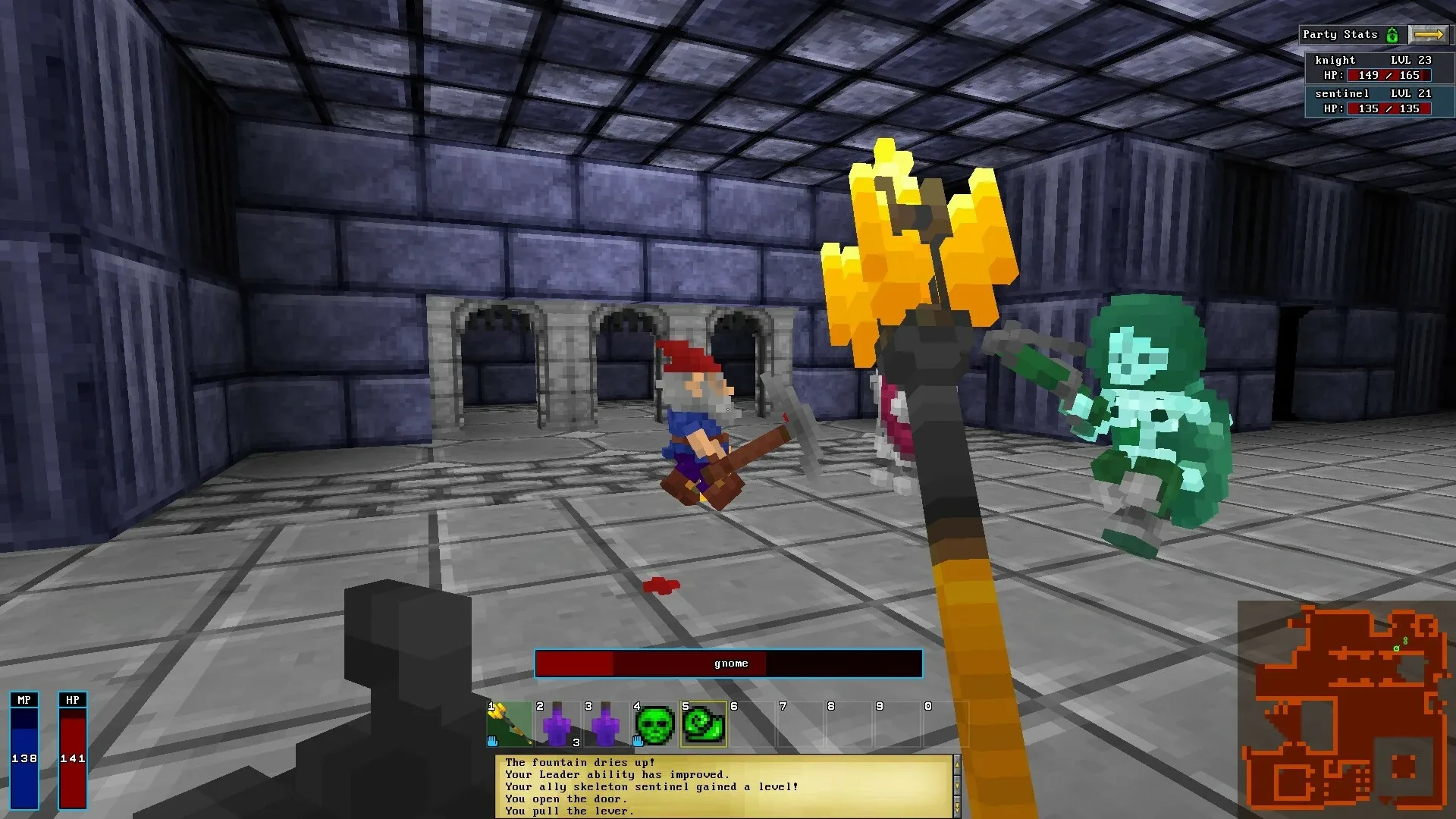This screenshot has height=819, width=1456.
Task: Click the green player marker on the minimap
Action: point(1398,649)
